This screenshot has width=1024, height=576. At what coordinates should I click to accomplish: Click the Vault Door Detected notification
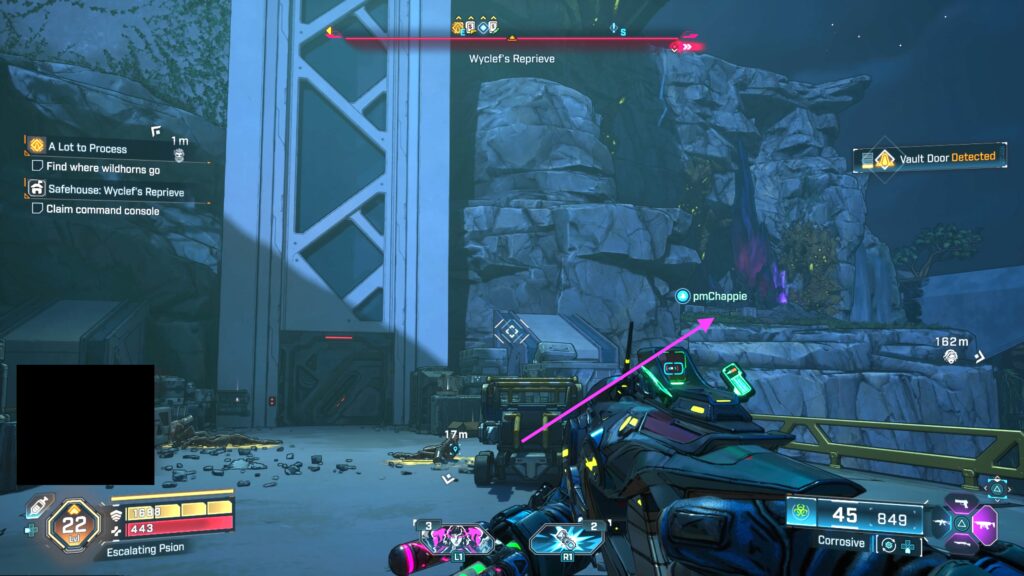pos(929,158)
